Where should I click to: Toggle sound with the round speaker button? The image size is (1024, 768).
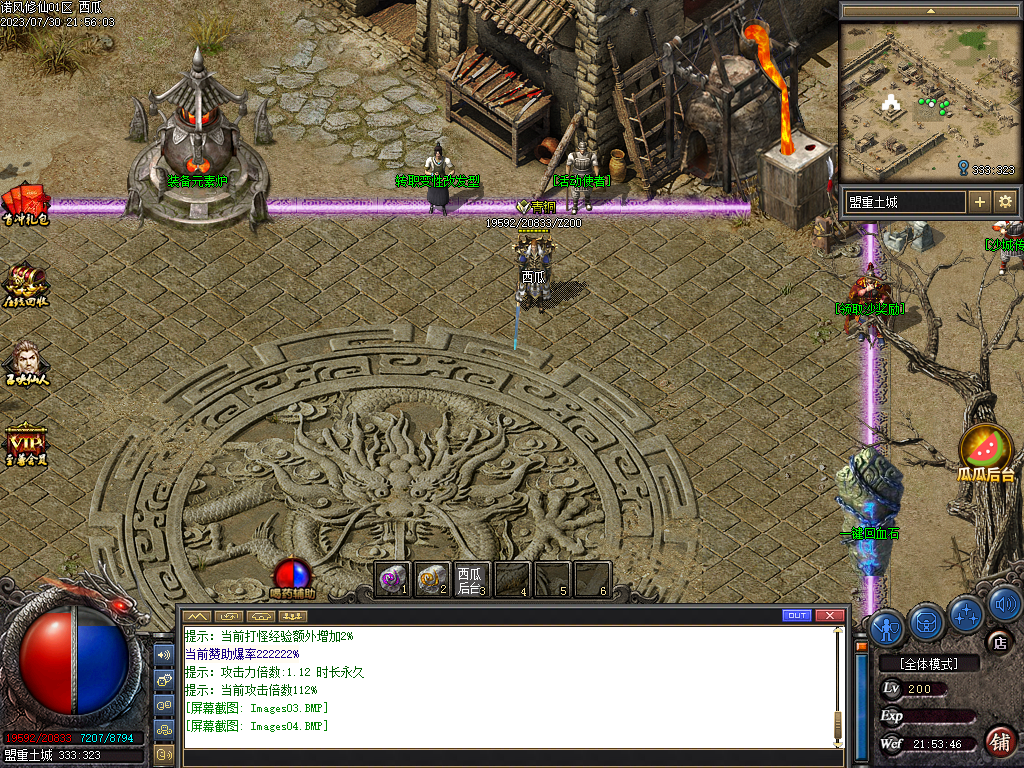click(x=1004, y=603)
